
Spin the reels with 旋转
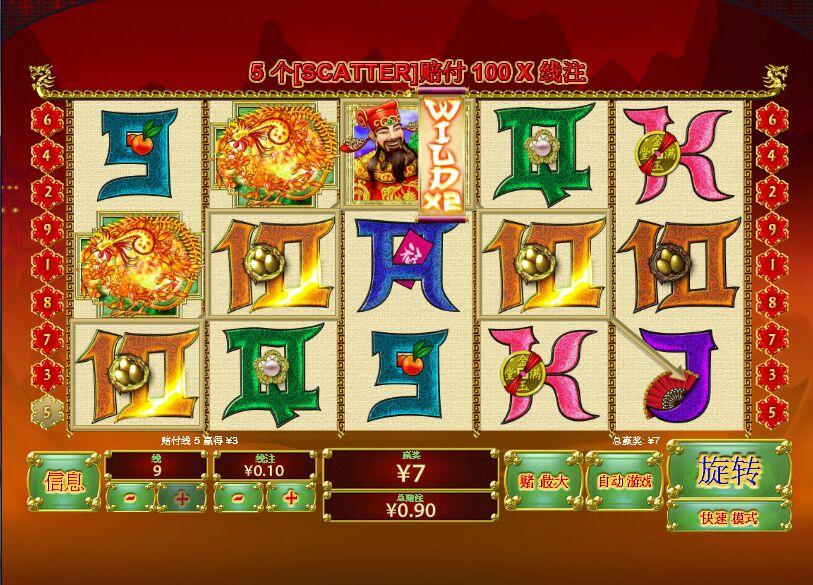[729, 470]
